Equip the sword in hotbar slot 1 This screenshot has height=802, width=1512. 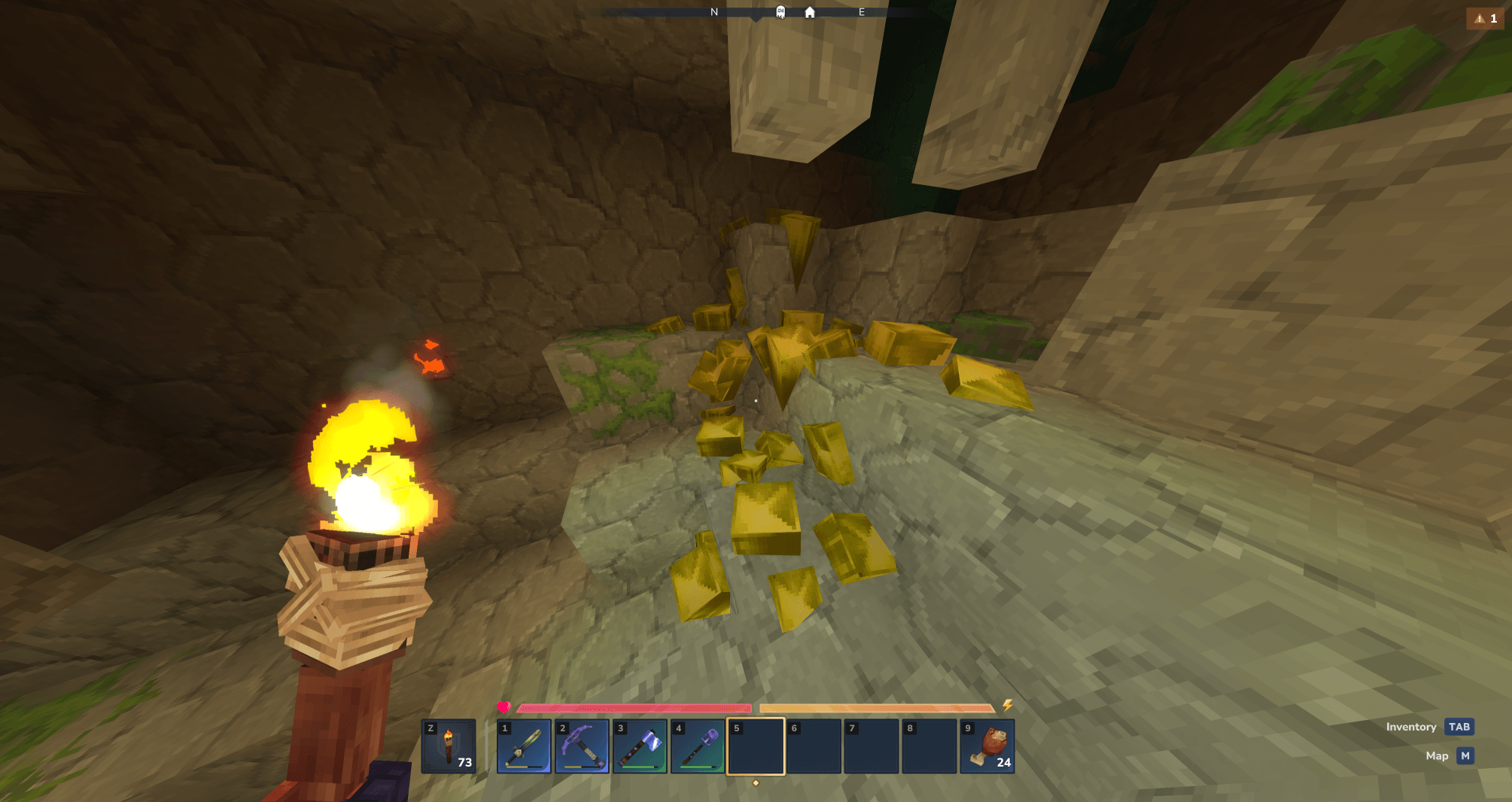[x=524, y=746]
